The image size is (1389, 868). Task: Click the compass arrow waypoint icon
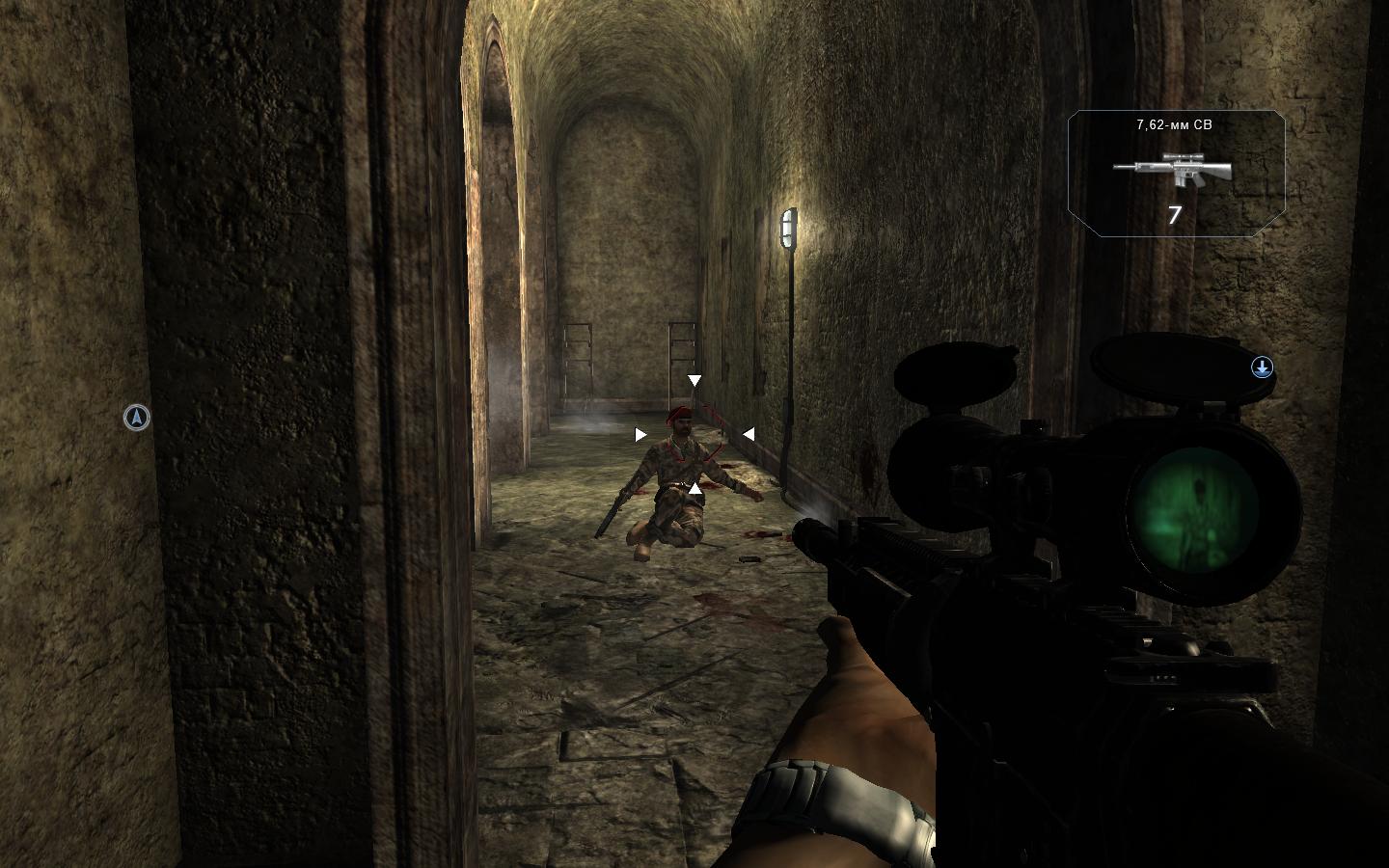point(138,418)
